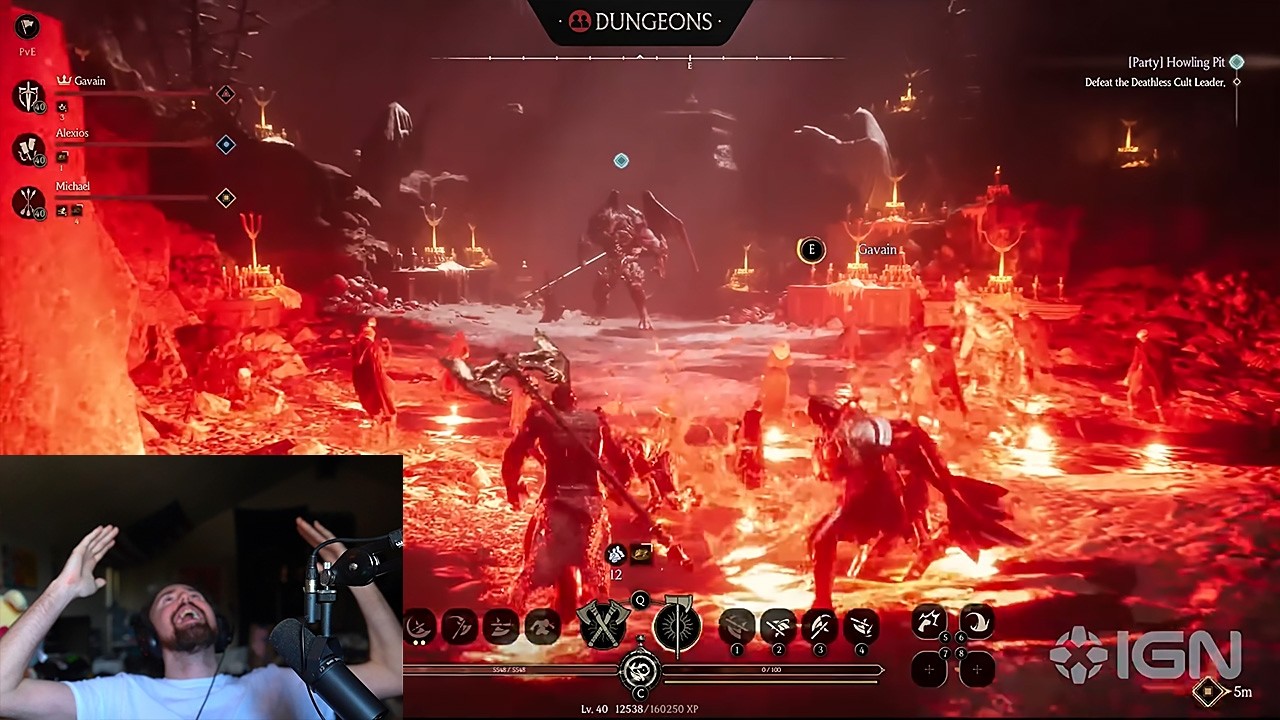Activate the skill in hotbar slot 2
This screenshot has height=720, width=1280.
pos(778,626)
